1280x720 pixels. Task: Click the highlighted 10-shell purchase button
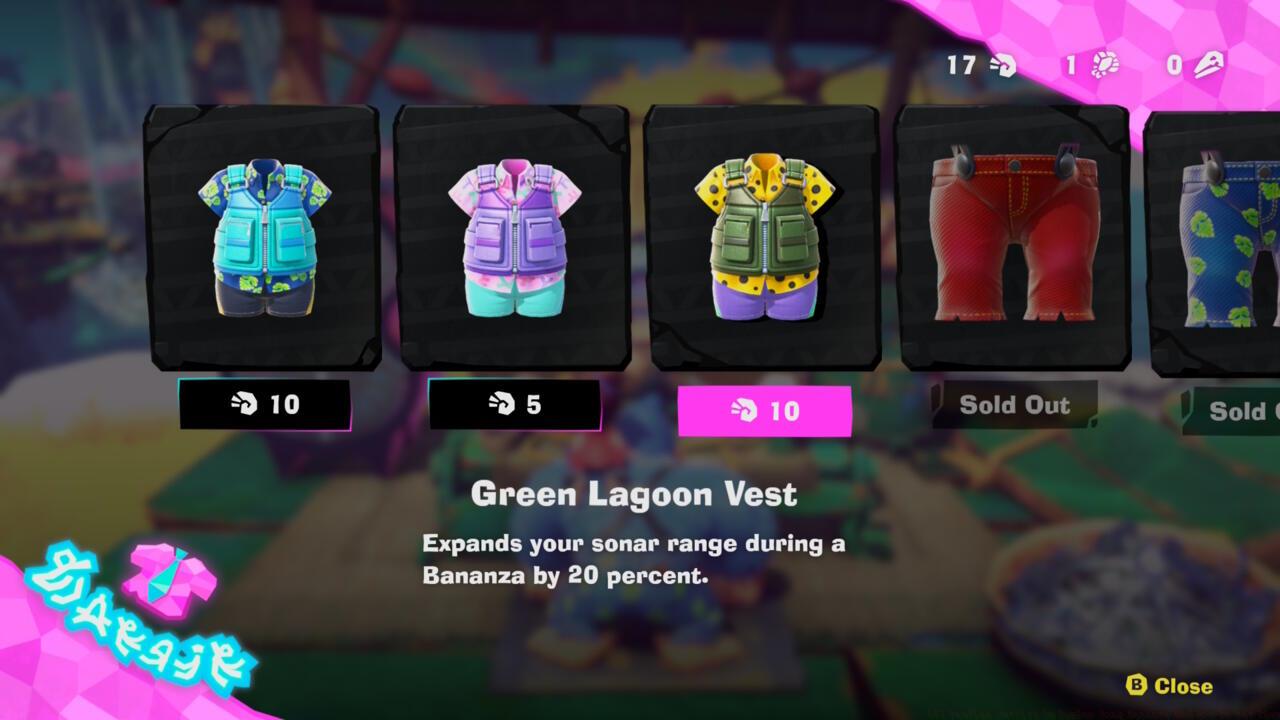pos(763,410)
